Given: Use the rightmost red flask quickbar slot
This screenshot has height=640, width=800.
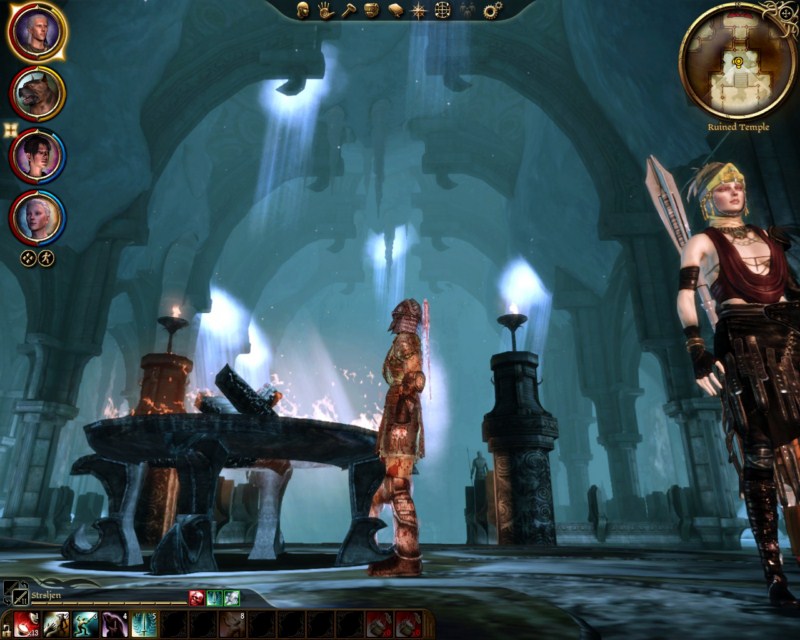Looking at the screenshot, I should (x=407, y=624).
